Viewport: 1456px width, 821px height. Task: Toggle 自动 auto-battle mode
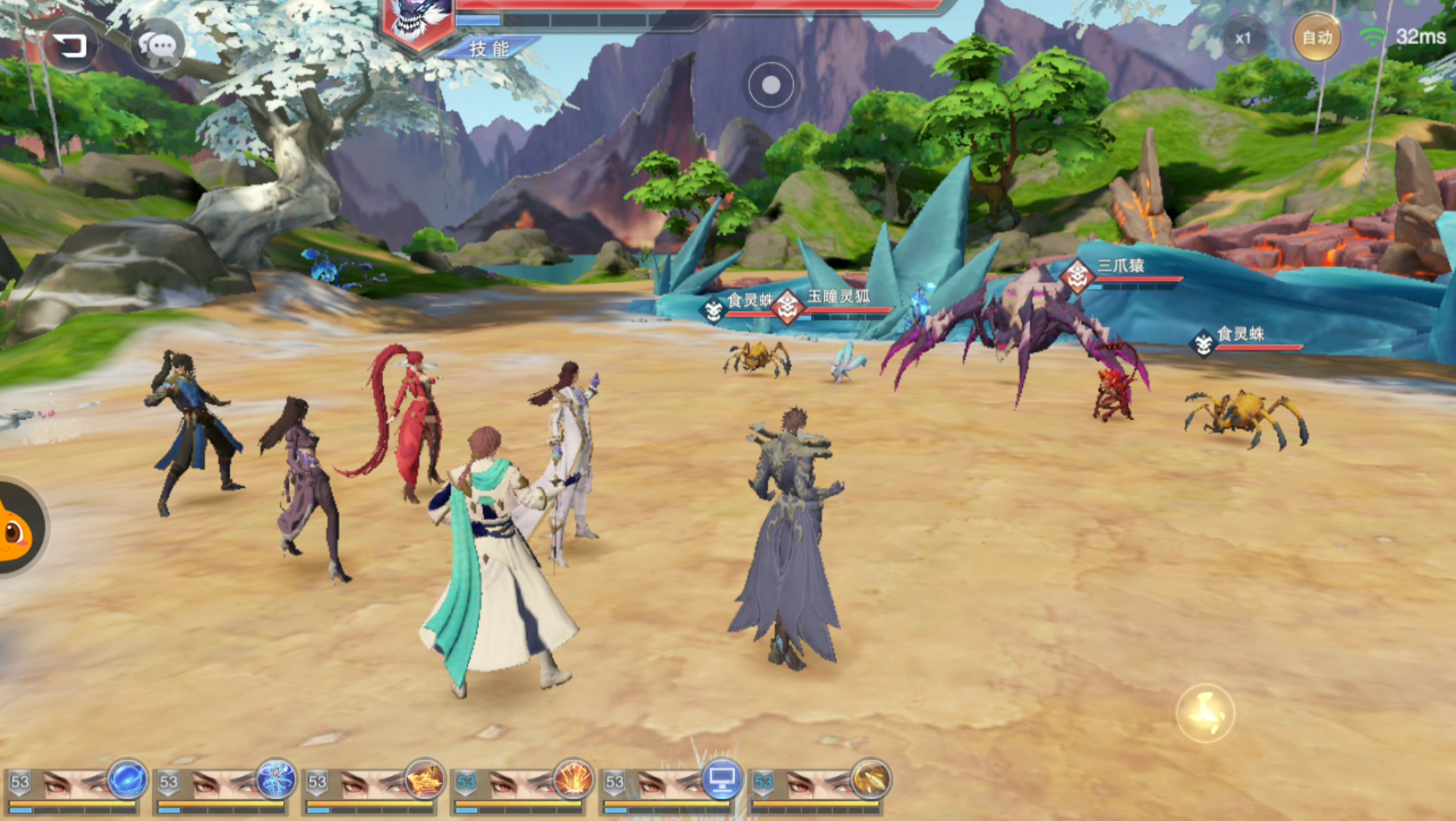[1317, 37]
